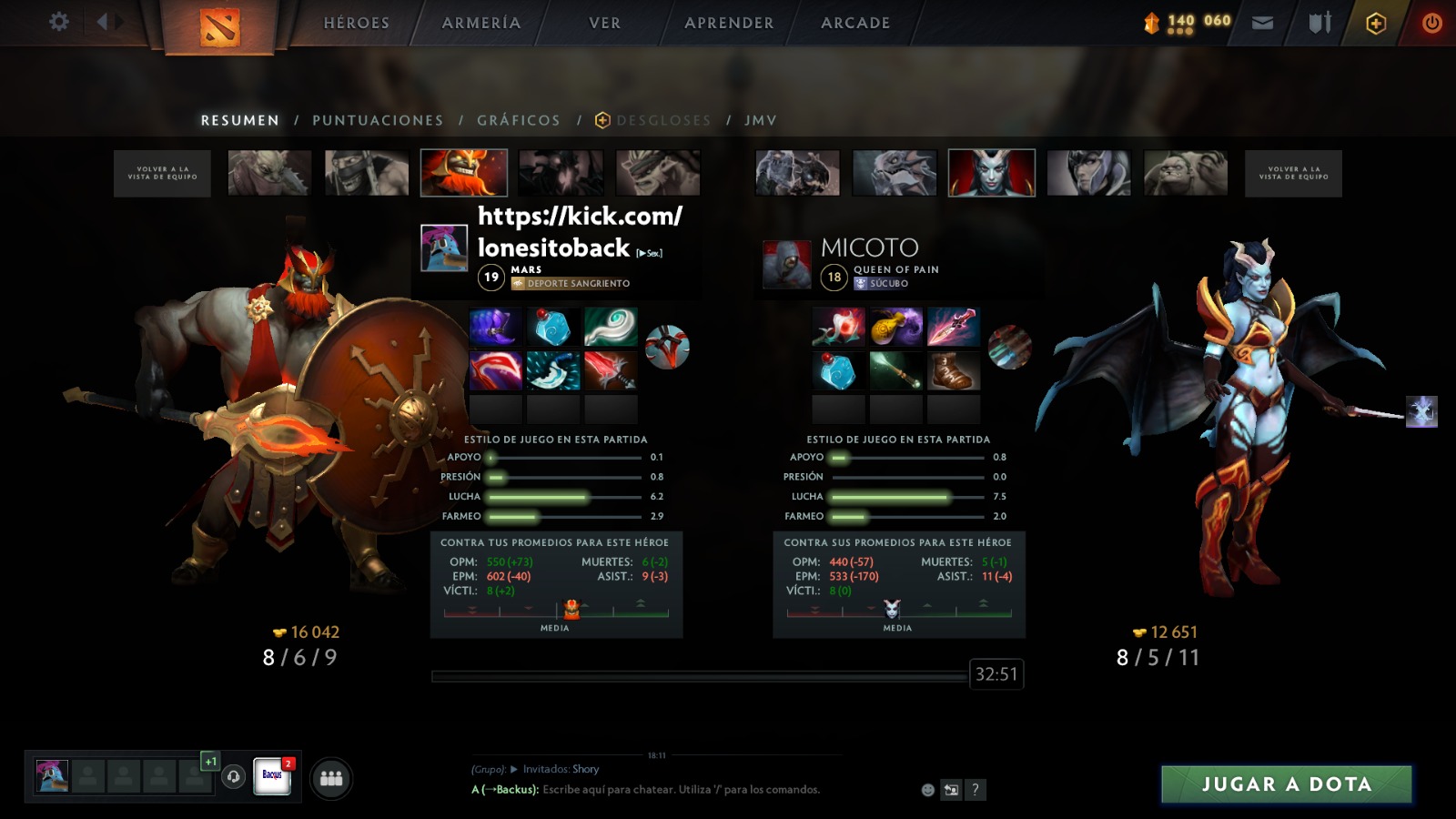Viewport: 1456px width, 819px height.
Task: Click the Dota 2 logo home button
Action: tap(219, 27)
